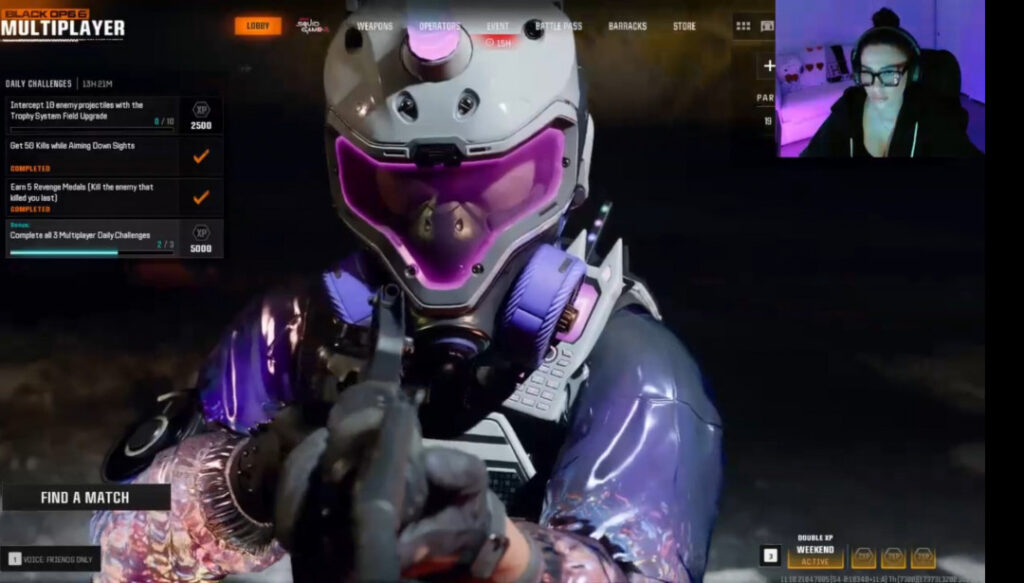Open the Squid Game event tab
The height and width of the screenshot is (583, 1024).
[312, 26]
